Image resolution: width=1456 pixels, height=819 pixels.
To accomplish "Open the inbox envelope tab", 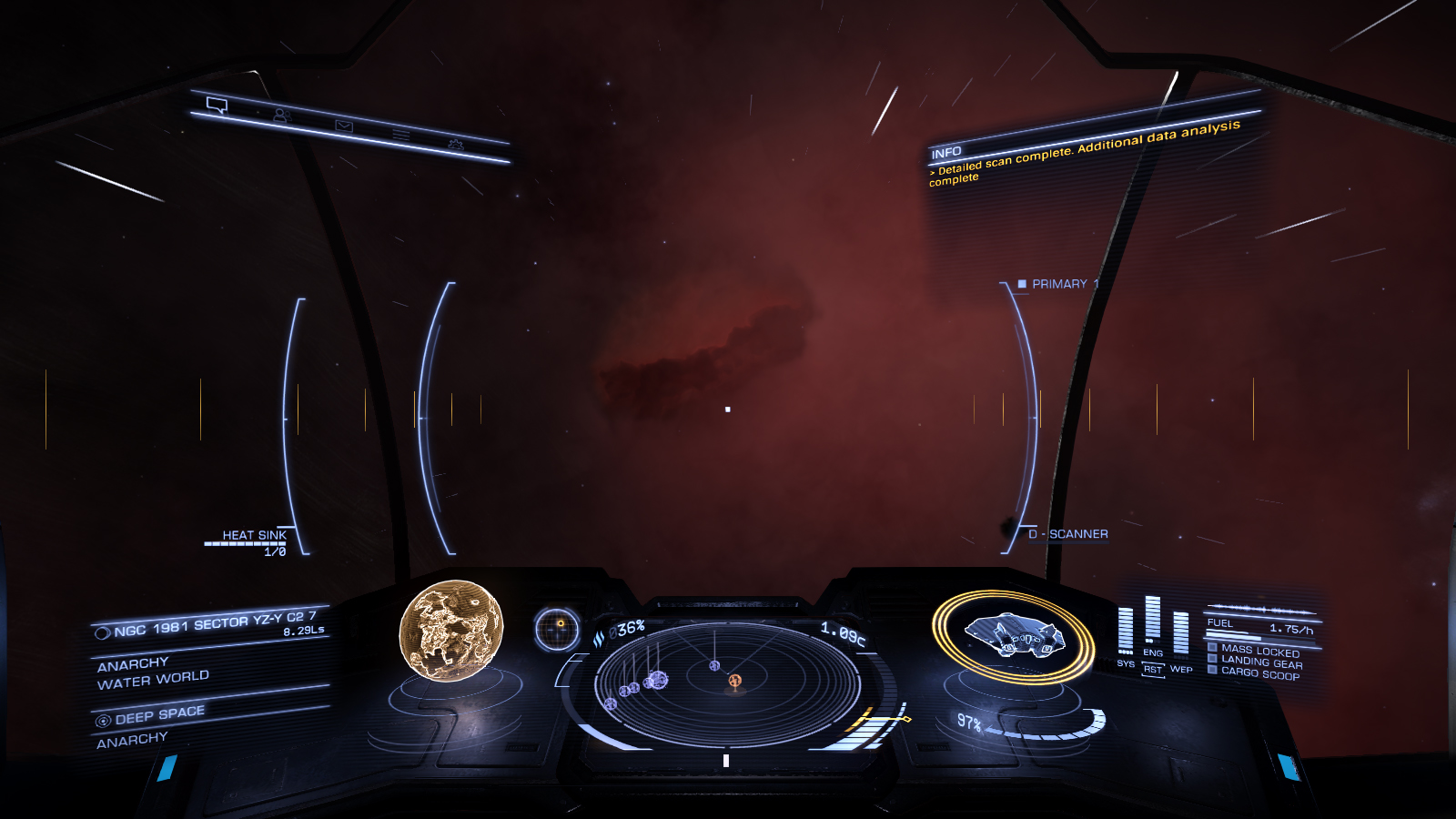I will tap(344, 126).
